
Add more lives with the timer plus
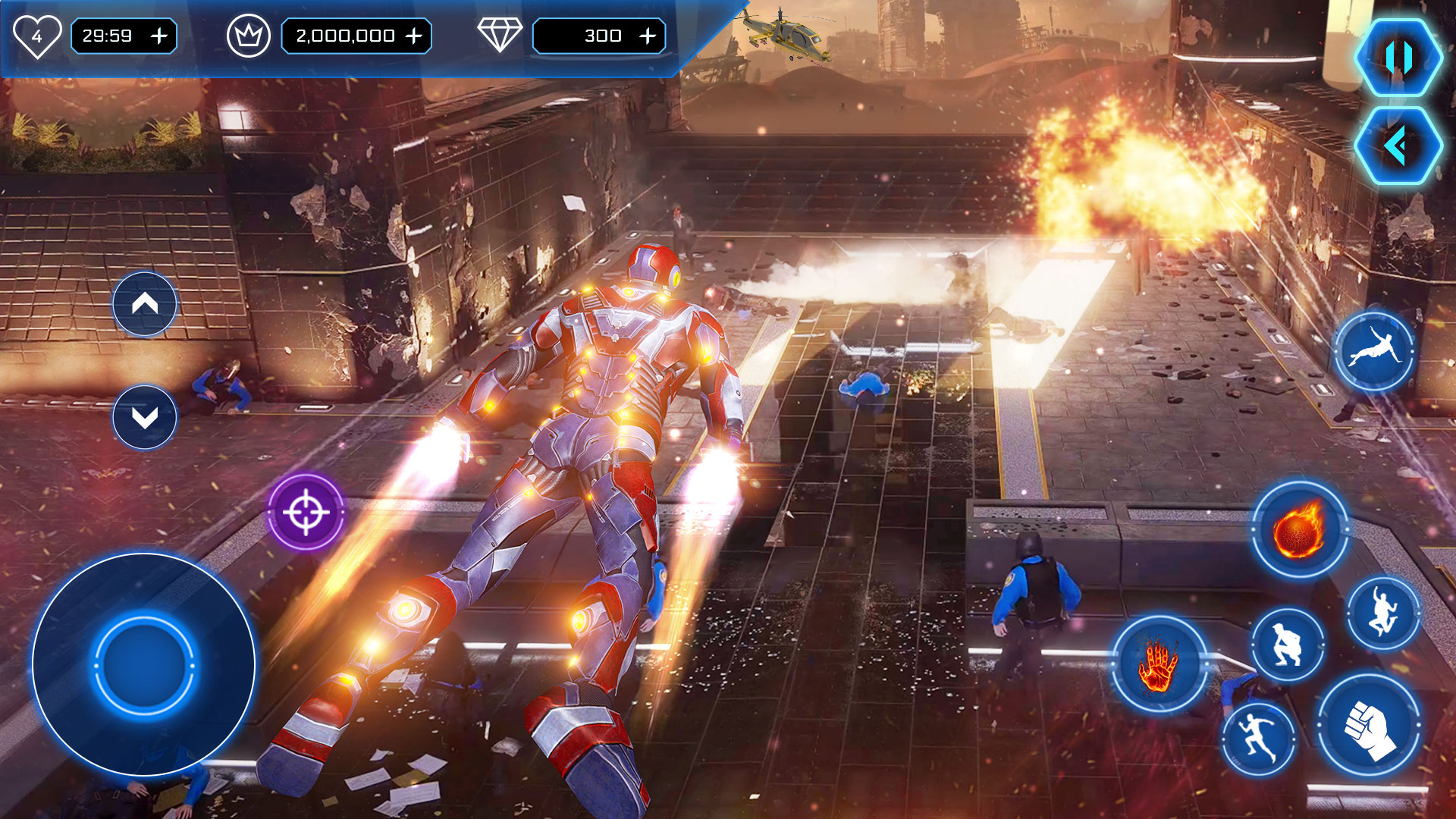tap(159, 36)
